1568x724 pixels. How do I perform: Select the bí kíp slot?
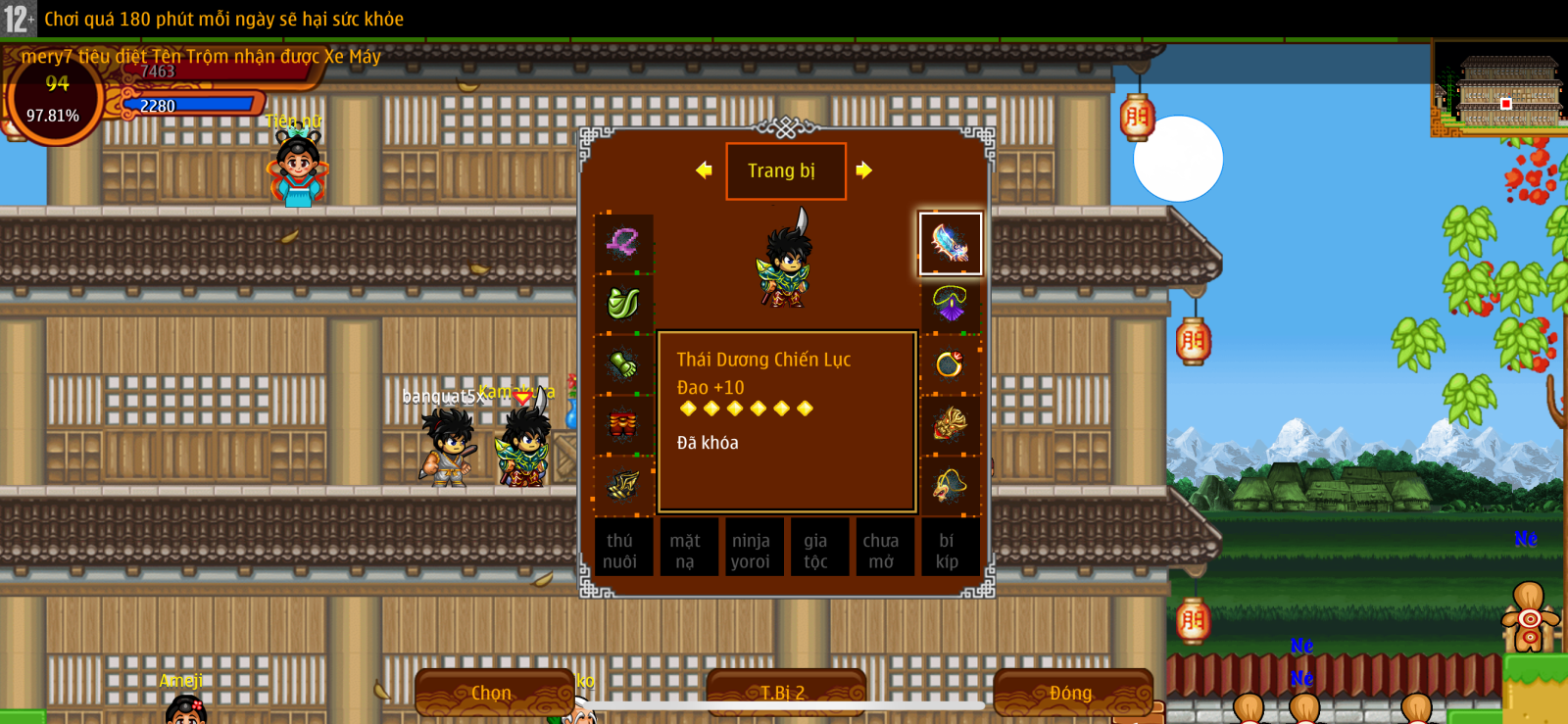click(x=947, y=550)
